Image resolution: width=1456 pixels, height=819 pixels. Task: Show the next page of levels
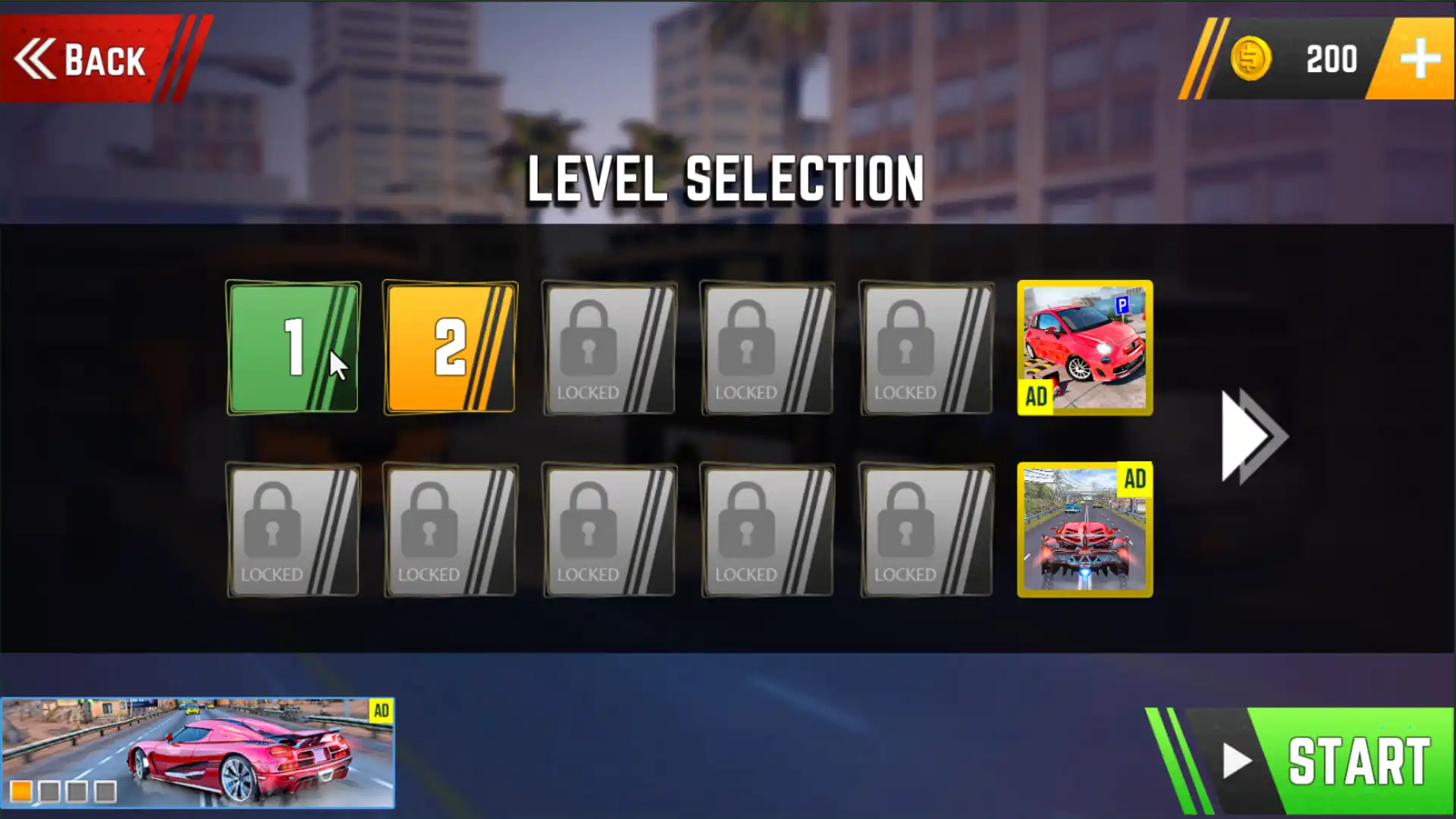(x=1253, y=436)
